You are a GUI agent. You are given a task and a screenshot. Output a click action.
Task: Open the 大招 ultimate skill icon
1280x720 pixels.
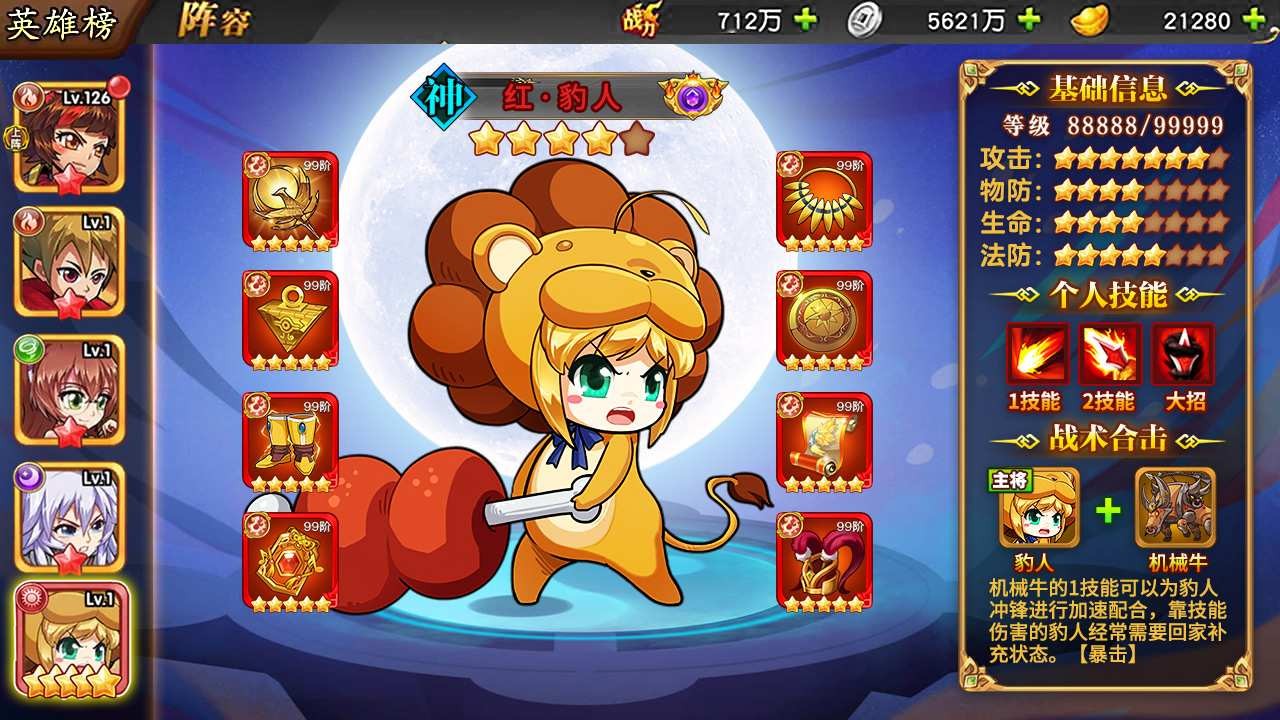point(1183,355)
